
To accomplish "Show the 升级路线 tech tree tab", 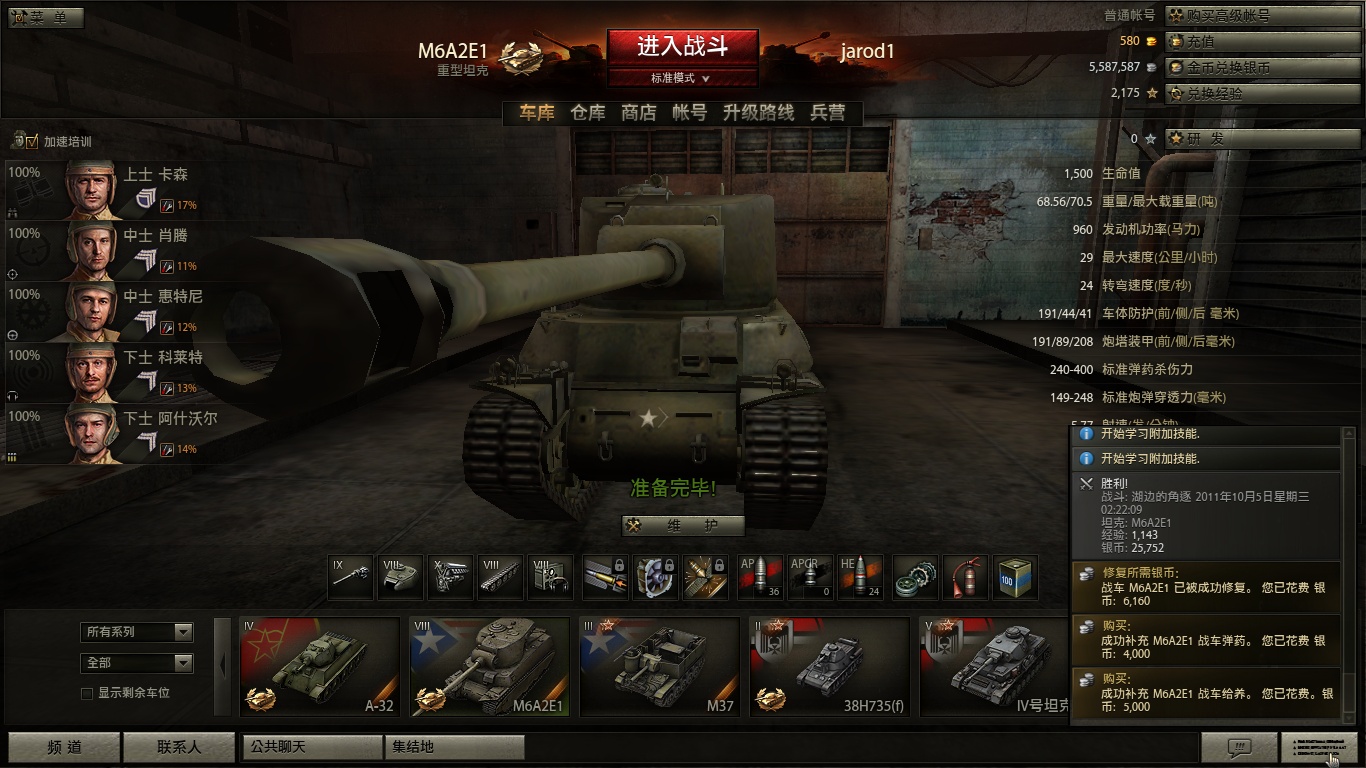I will [x=758, y=113].
